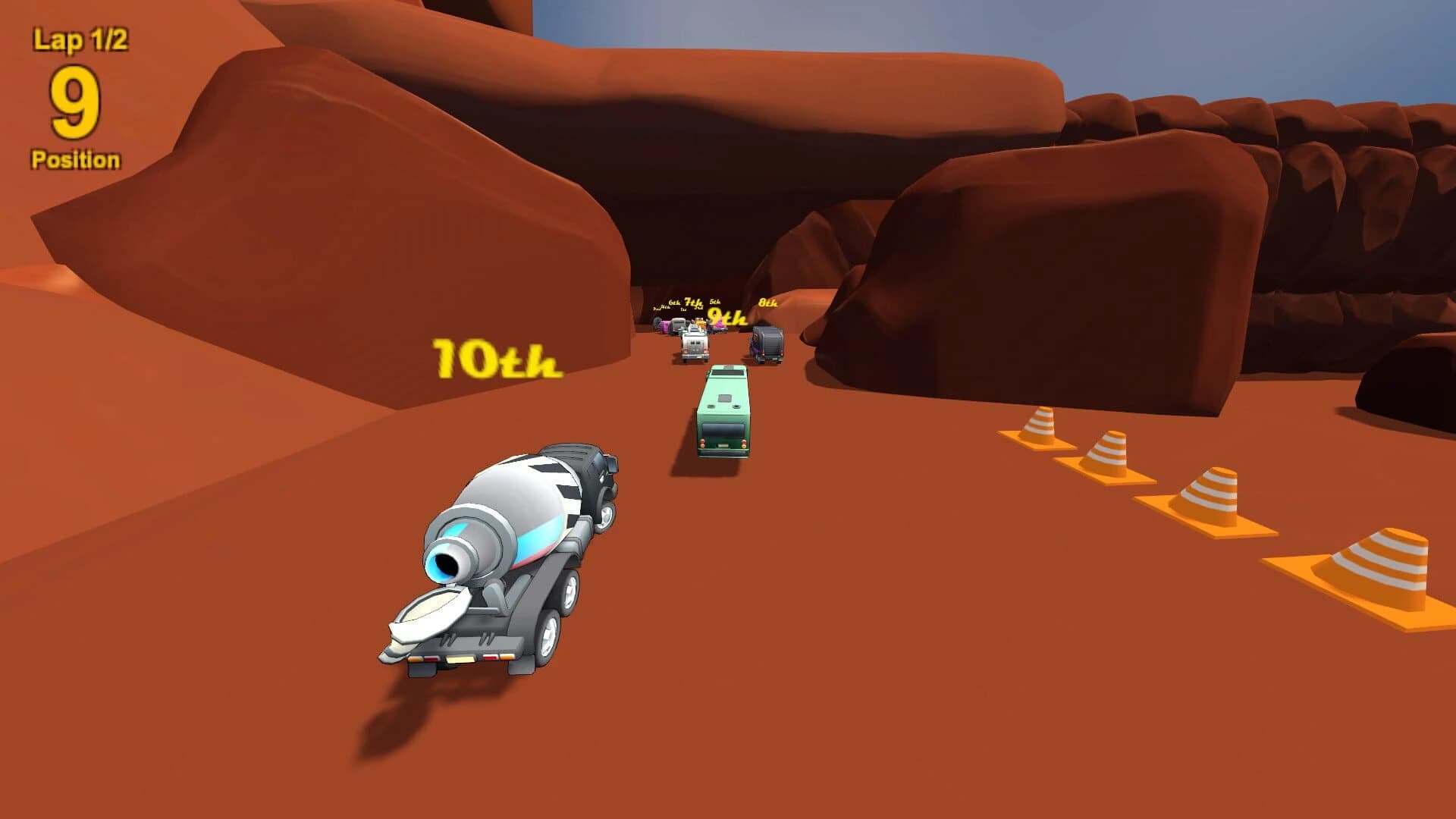Click the Position label in the HUD
Screen dimensions: 1456x819
(x=76, y=158)
